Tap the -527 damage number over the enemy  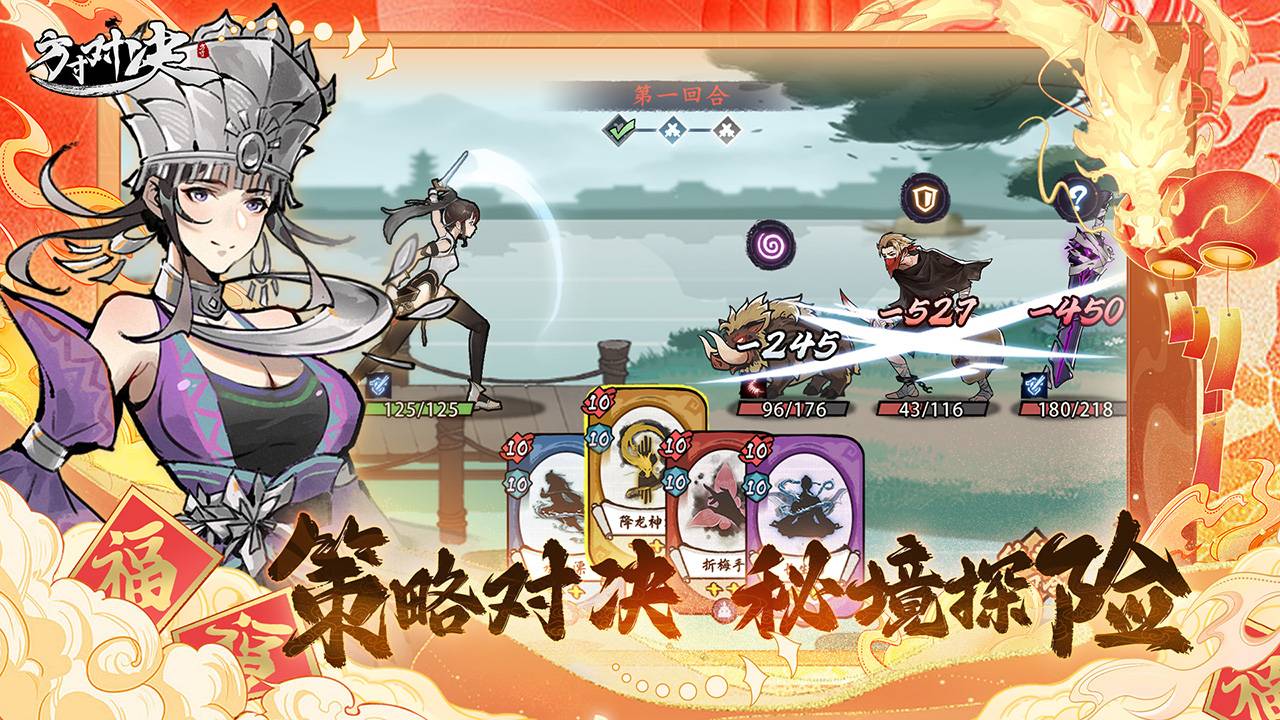(x=930, y=310)
